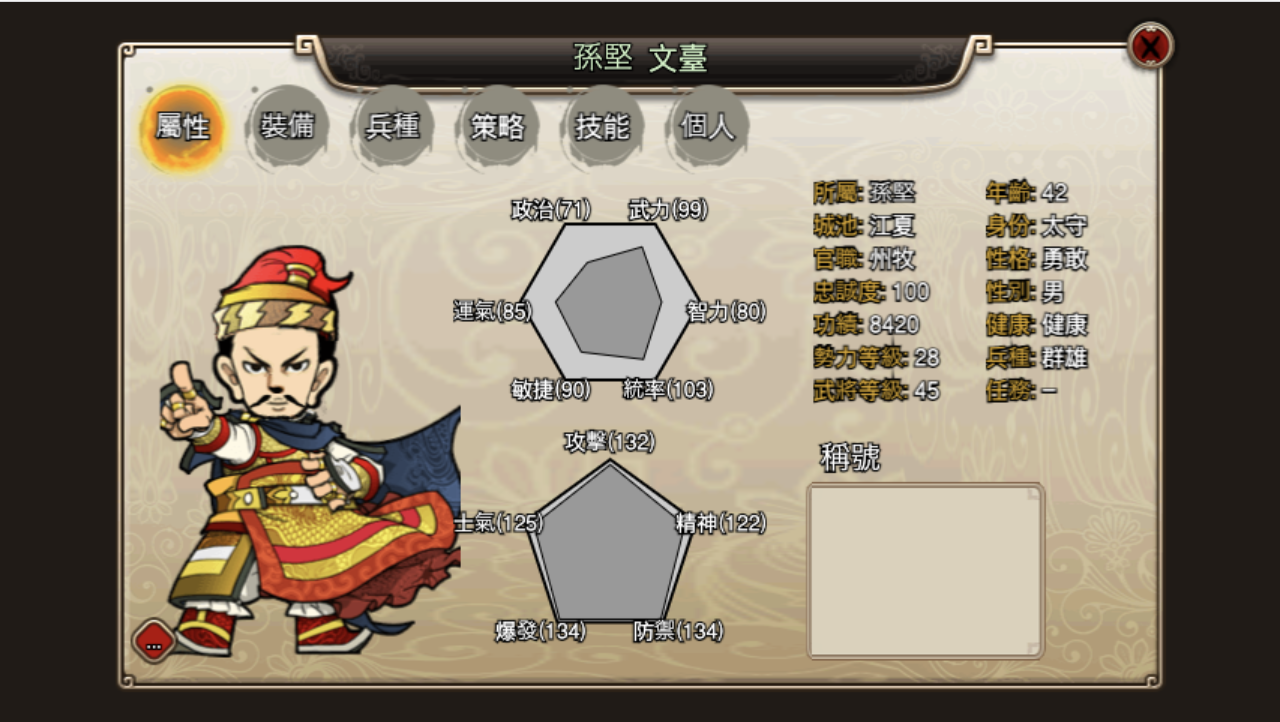Switch to the 個人 personal tab
1280x722 pixels.
click(x=708, y=127)
